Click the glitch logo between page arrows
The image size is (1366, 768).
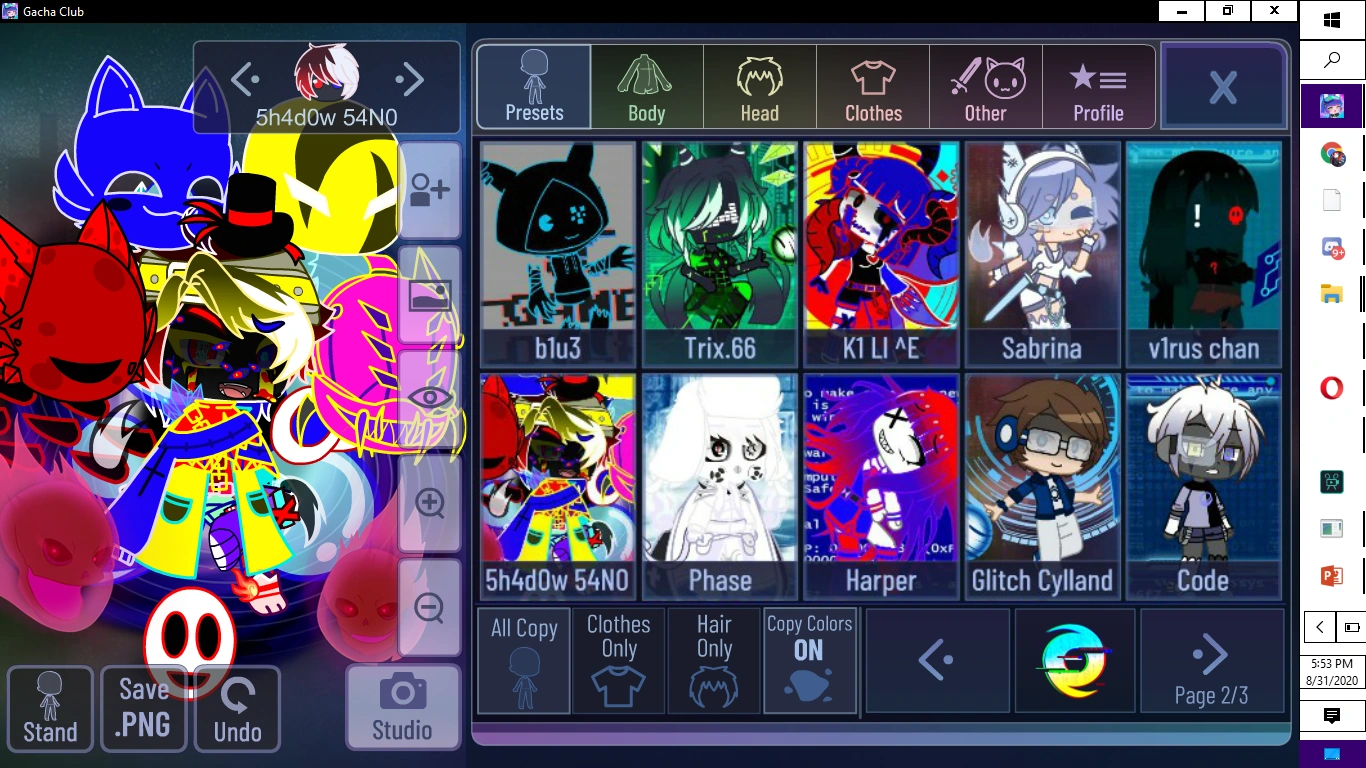1075,660
